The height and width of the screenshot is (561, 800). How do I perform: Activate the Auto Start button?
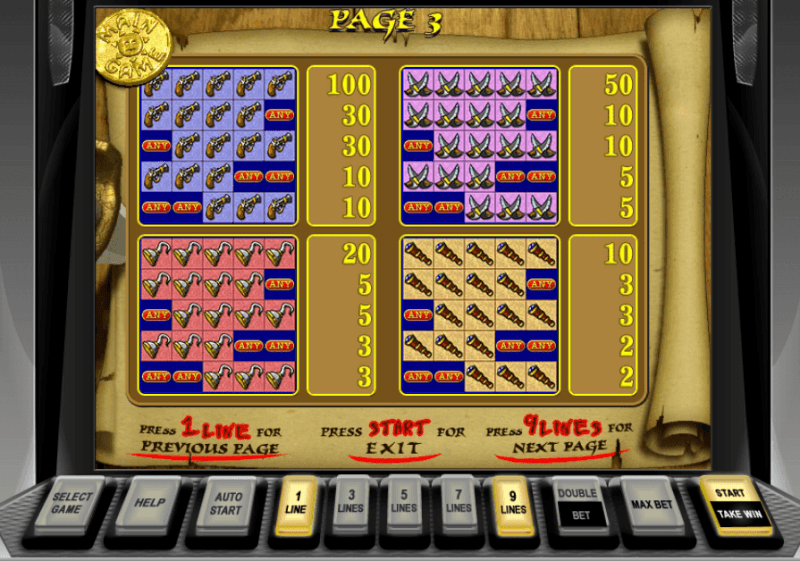[x=224, y=501]
